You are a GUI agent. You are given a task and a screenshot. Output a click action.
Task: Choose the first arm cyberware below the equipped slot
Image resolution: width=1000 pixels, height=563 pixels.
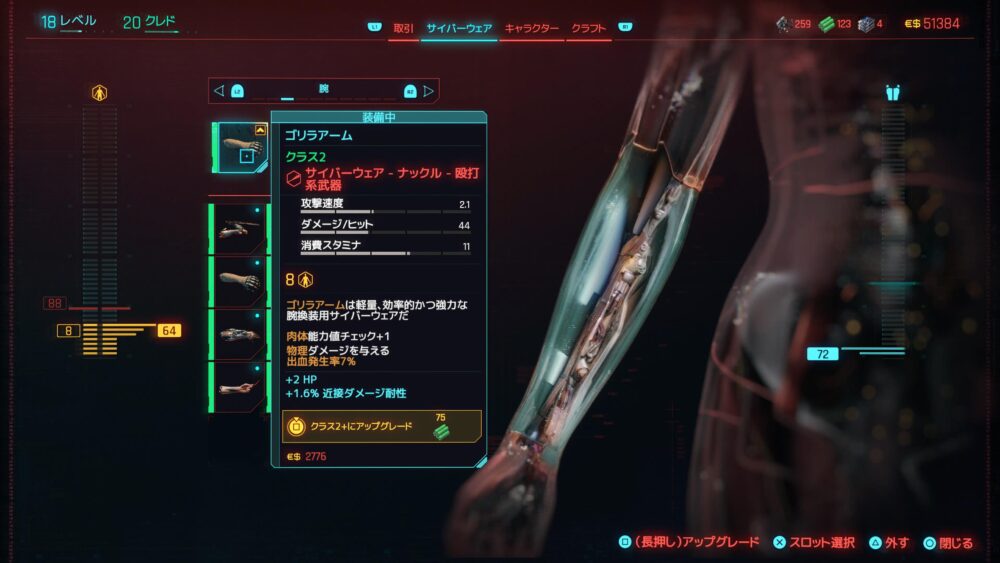(240, 229)
